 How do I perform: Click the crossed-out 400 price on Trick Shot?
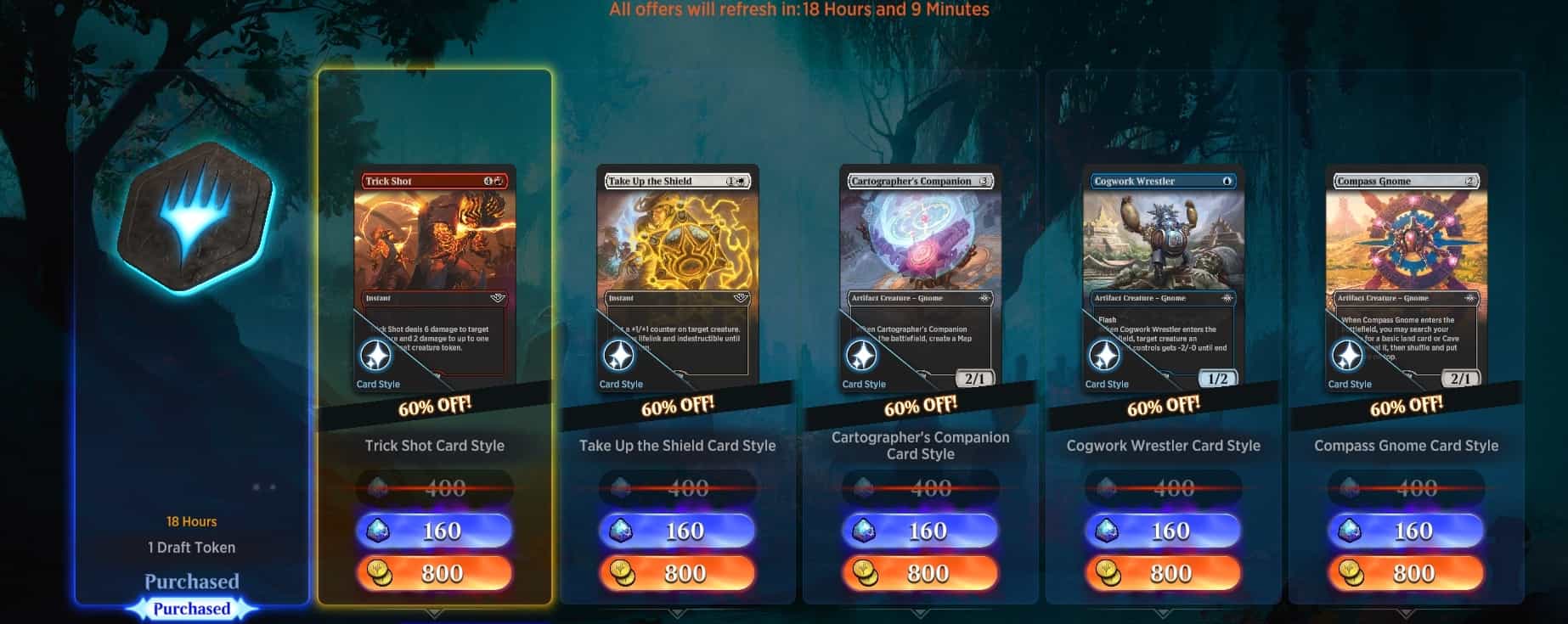[436, 488]
